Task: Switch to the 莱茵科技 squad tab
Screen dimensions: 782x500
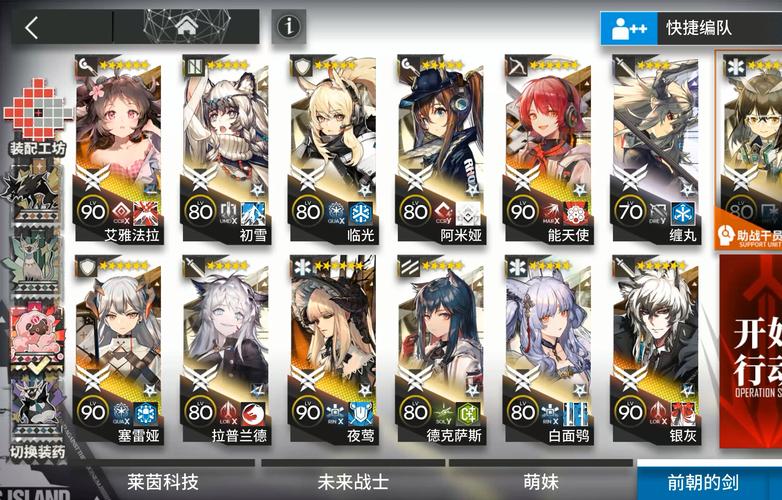Action: (163, 482)
